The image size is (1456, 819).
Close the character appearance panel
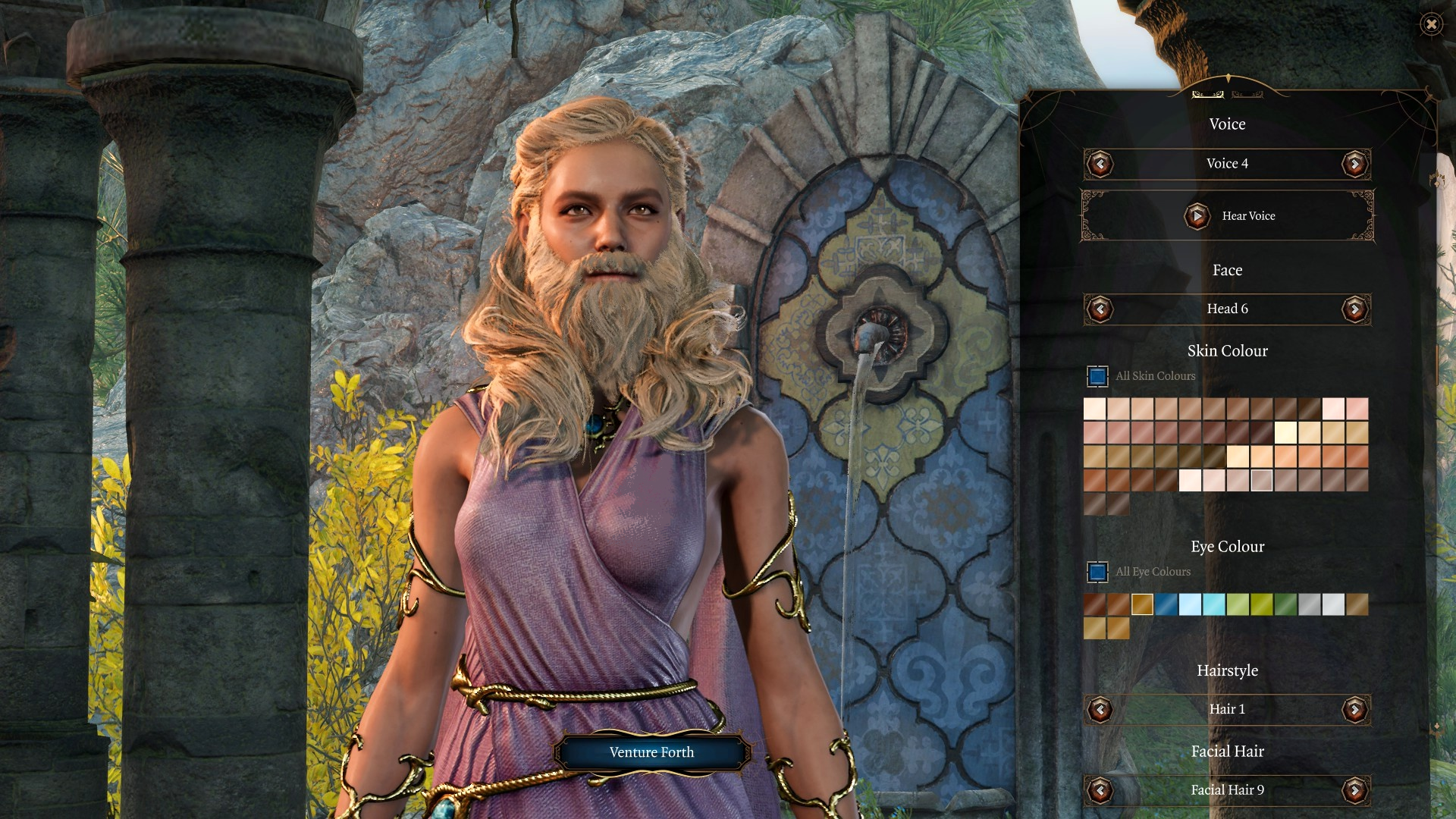(1431, 24)
